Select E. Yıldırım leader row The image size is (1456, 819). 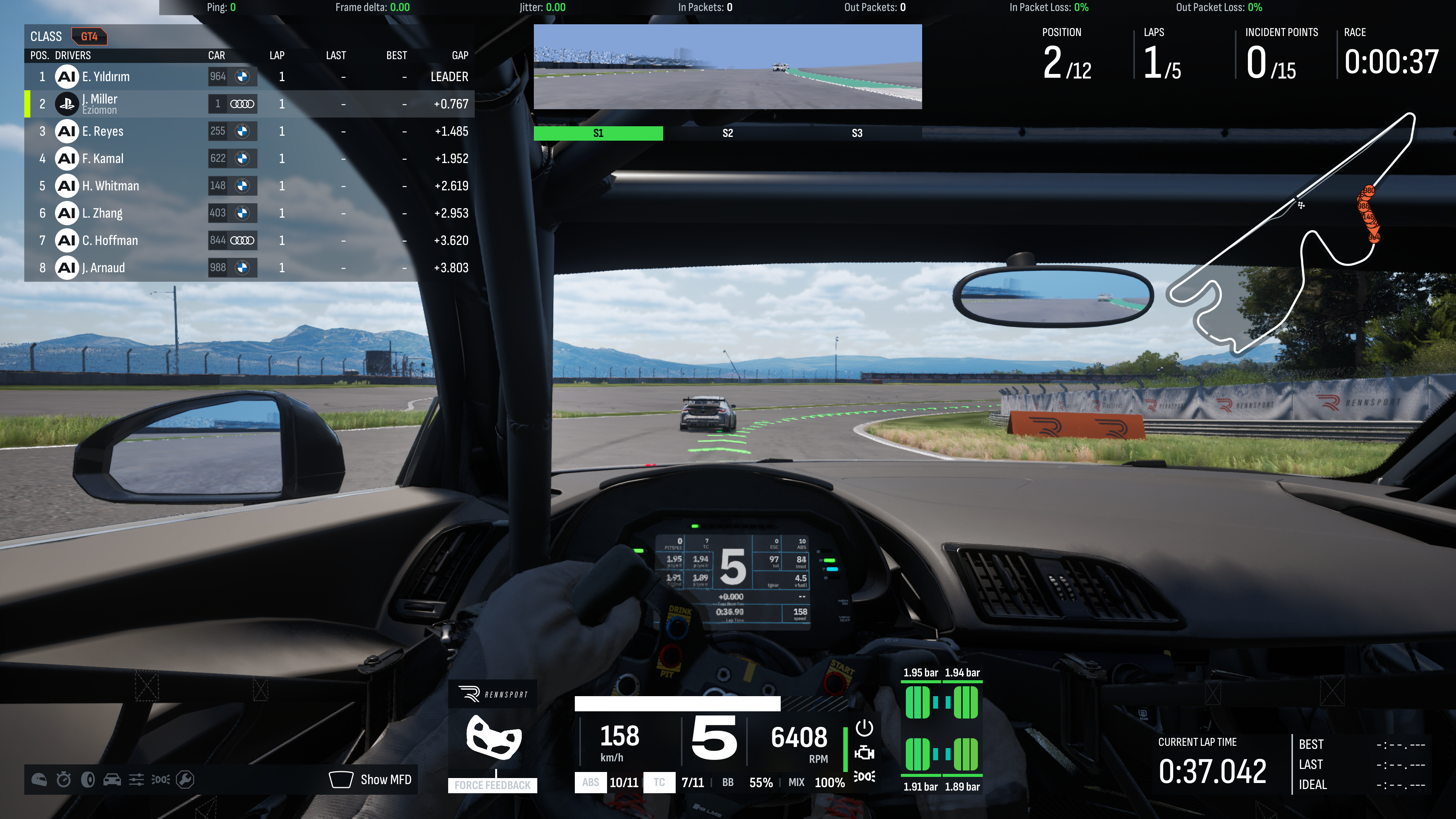point(249,76)
